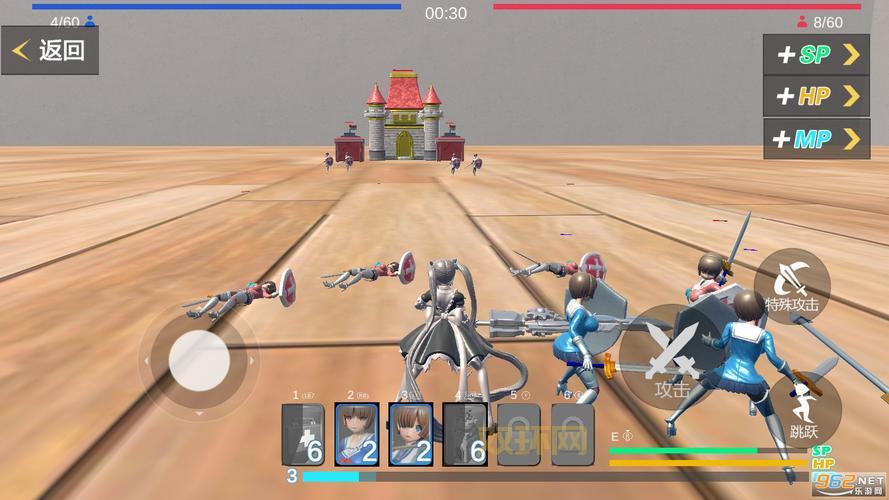This screenshot has width=889, height=500.
Task: Choose the red-eyed girl card in slot 2
Action: tap(356, 435)
